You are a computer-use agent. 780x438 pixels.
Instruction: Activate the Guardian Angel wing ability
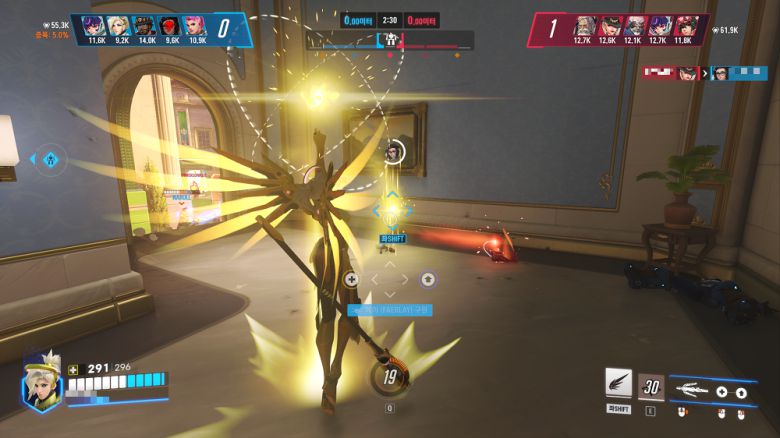click(x=618, y=382)
